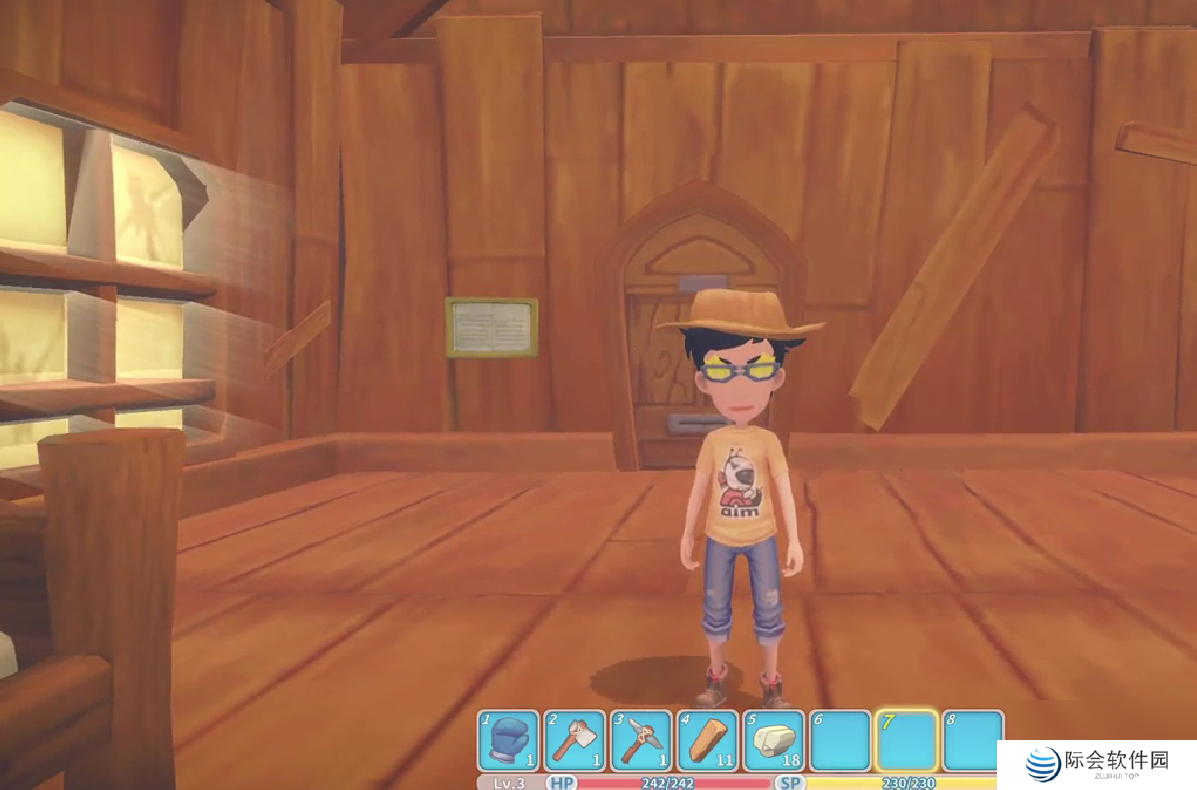1197x790 pixels.
Task: Equip the stone axe from hotbar
Action: coord(575,741)
